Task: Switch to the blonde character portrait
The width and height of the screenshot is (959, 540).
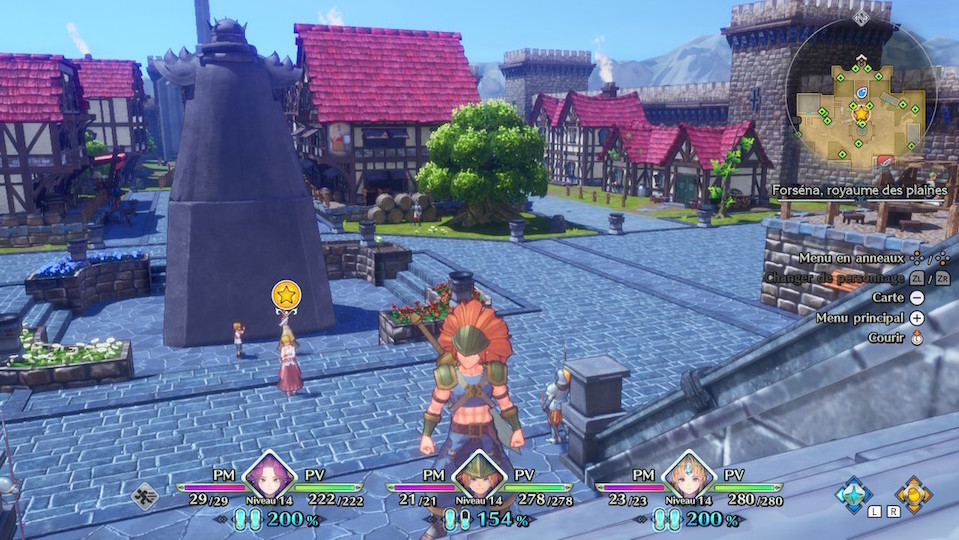Action: [687, 474]
